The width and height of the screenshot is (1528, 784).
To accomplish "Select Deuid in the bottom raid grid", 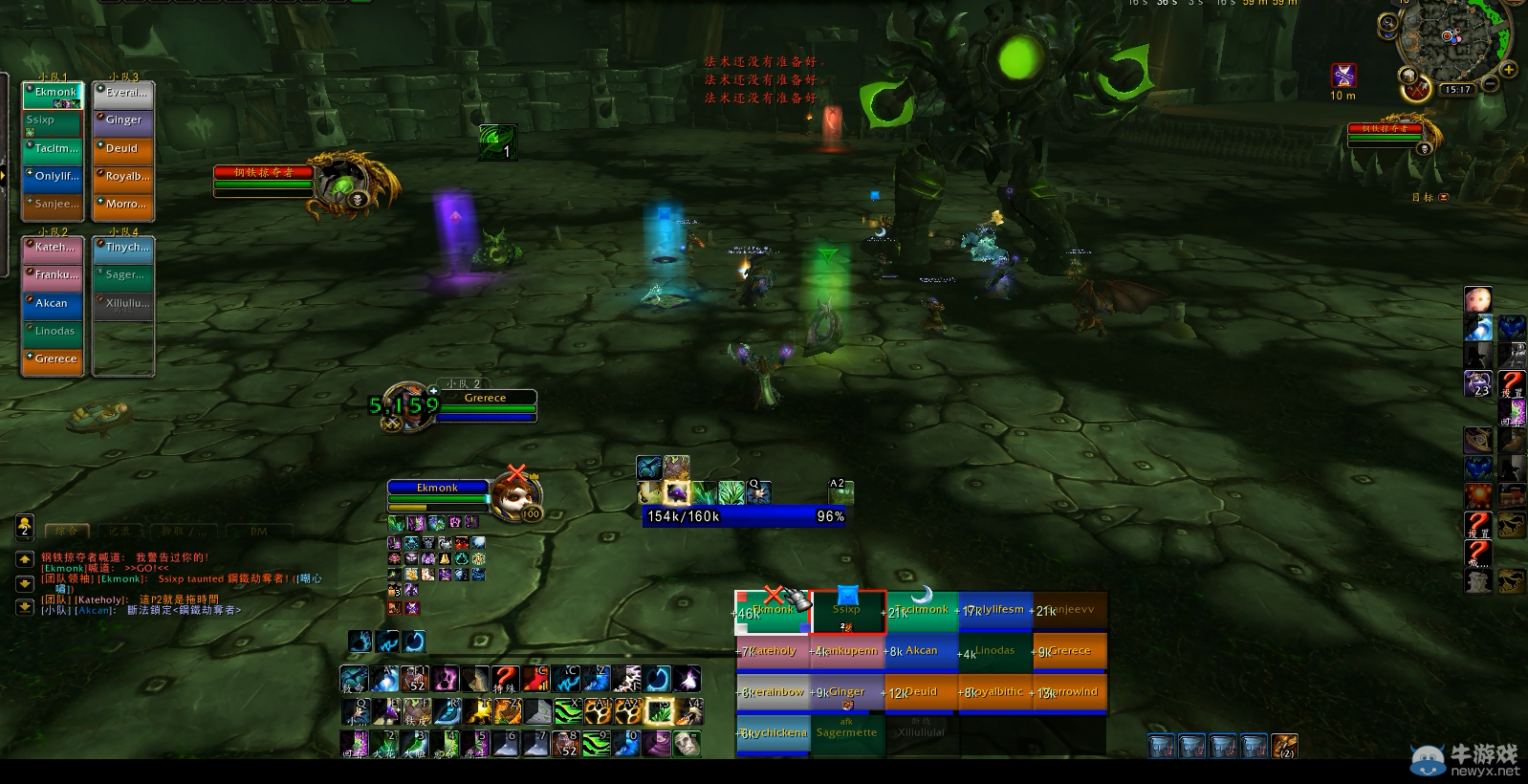I will point(921,692).
